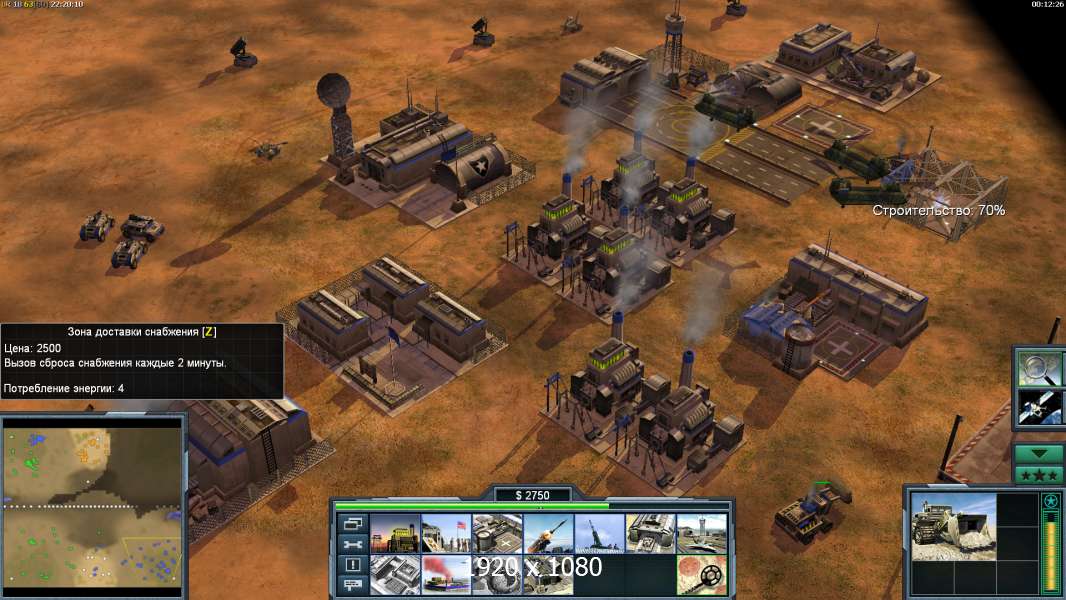Activate the magnifying glass scan power
Viewport: 1066px width, 600px height.
[x=1039, y=368]
